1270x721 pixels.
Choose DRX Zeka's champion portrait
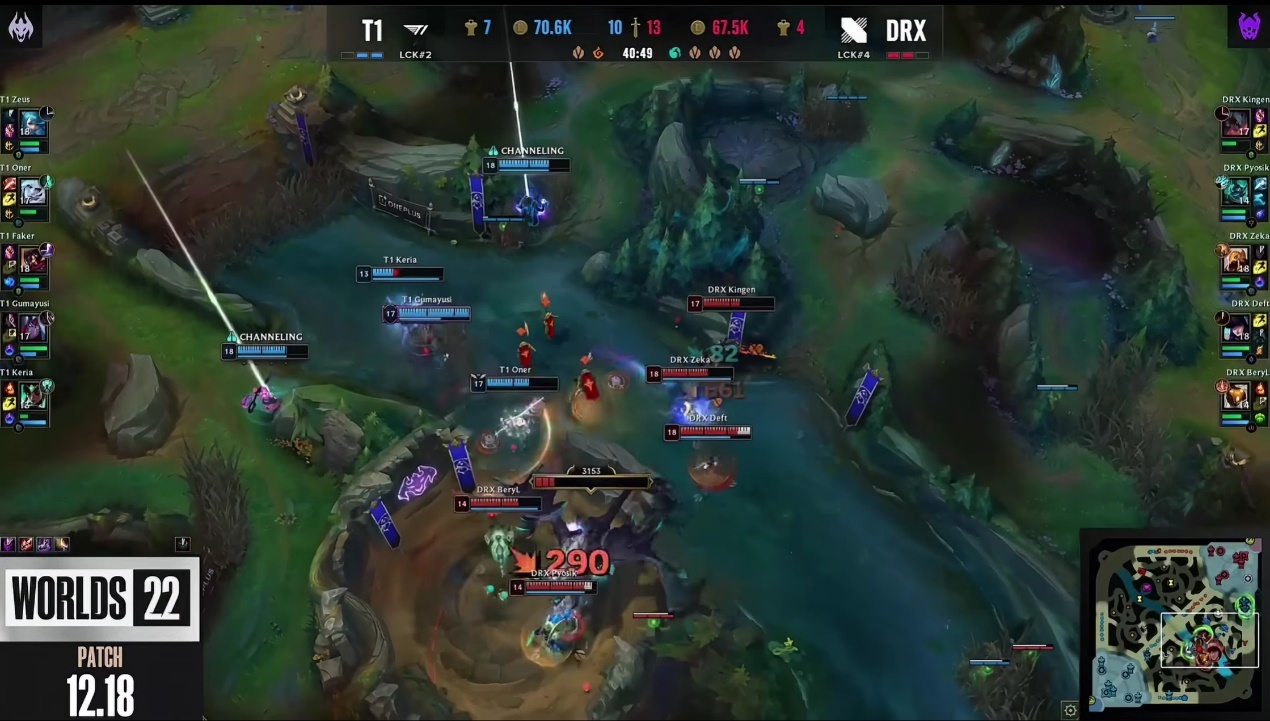1237,259
